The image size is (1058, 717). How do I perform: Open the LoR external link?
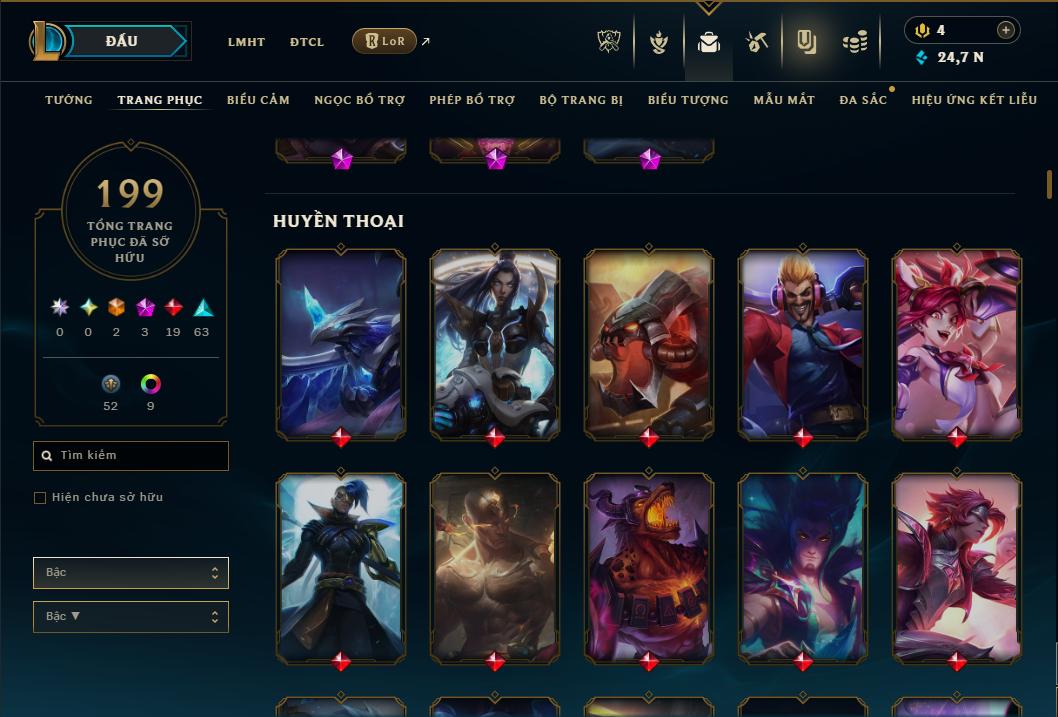[x=385, y=41]
